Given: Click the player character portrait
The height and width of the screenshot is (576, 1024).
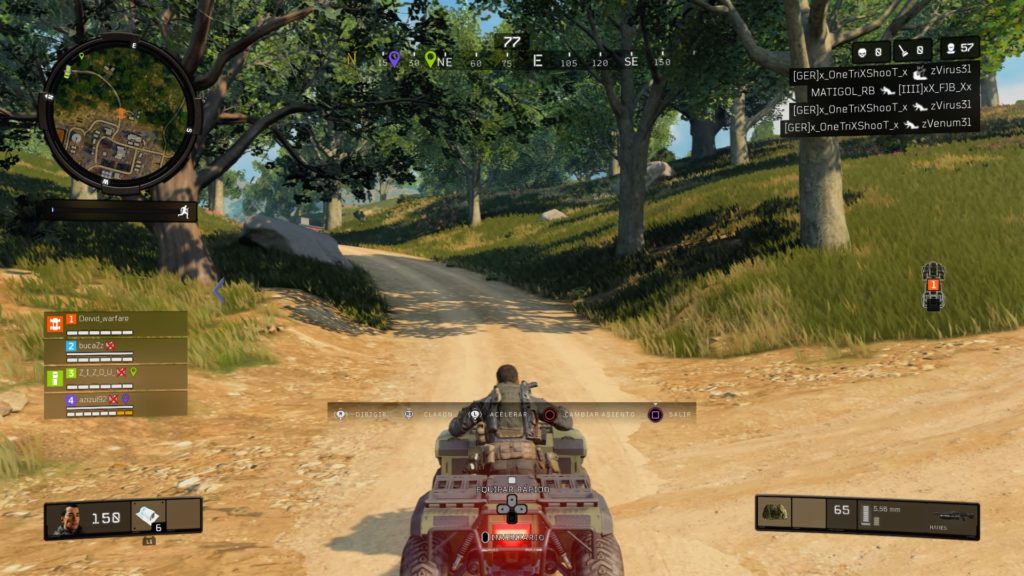Looking at the screenshot, I should point(68,518).
